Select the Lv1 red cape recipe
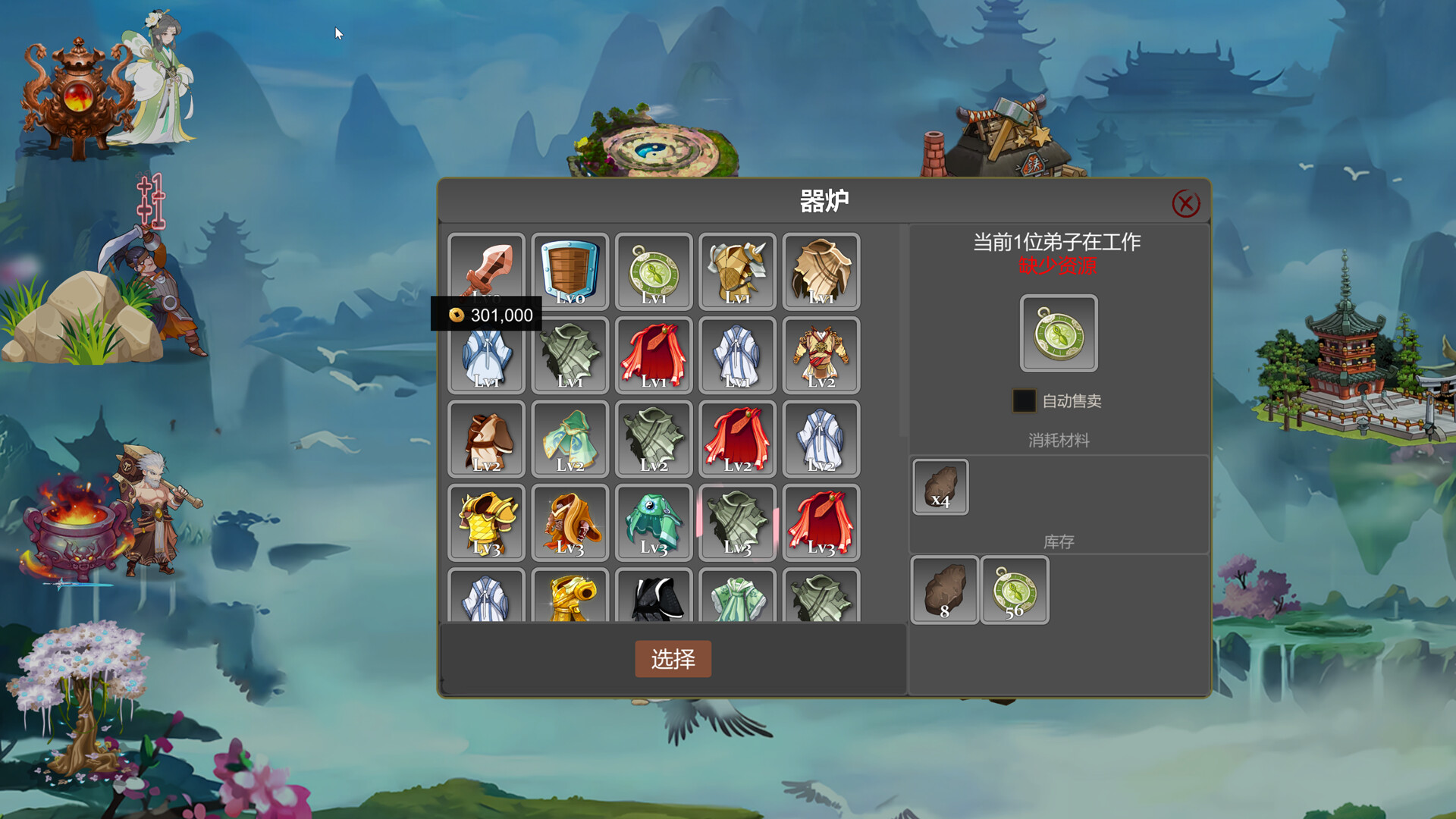 pyautogui.click(x=654, y=355)
